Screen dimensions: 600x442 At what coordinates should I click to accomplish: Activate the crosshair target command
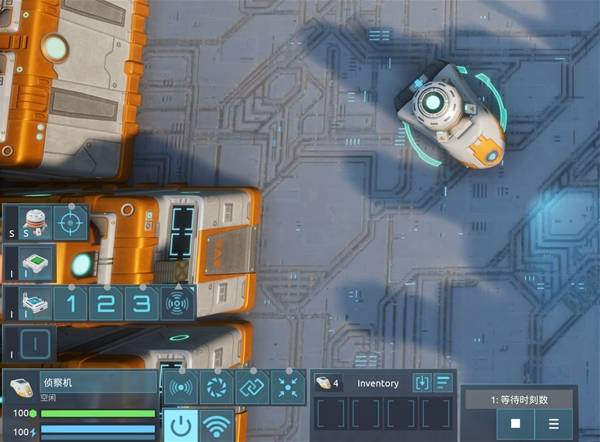(x=70, y=221)
